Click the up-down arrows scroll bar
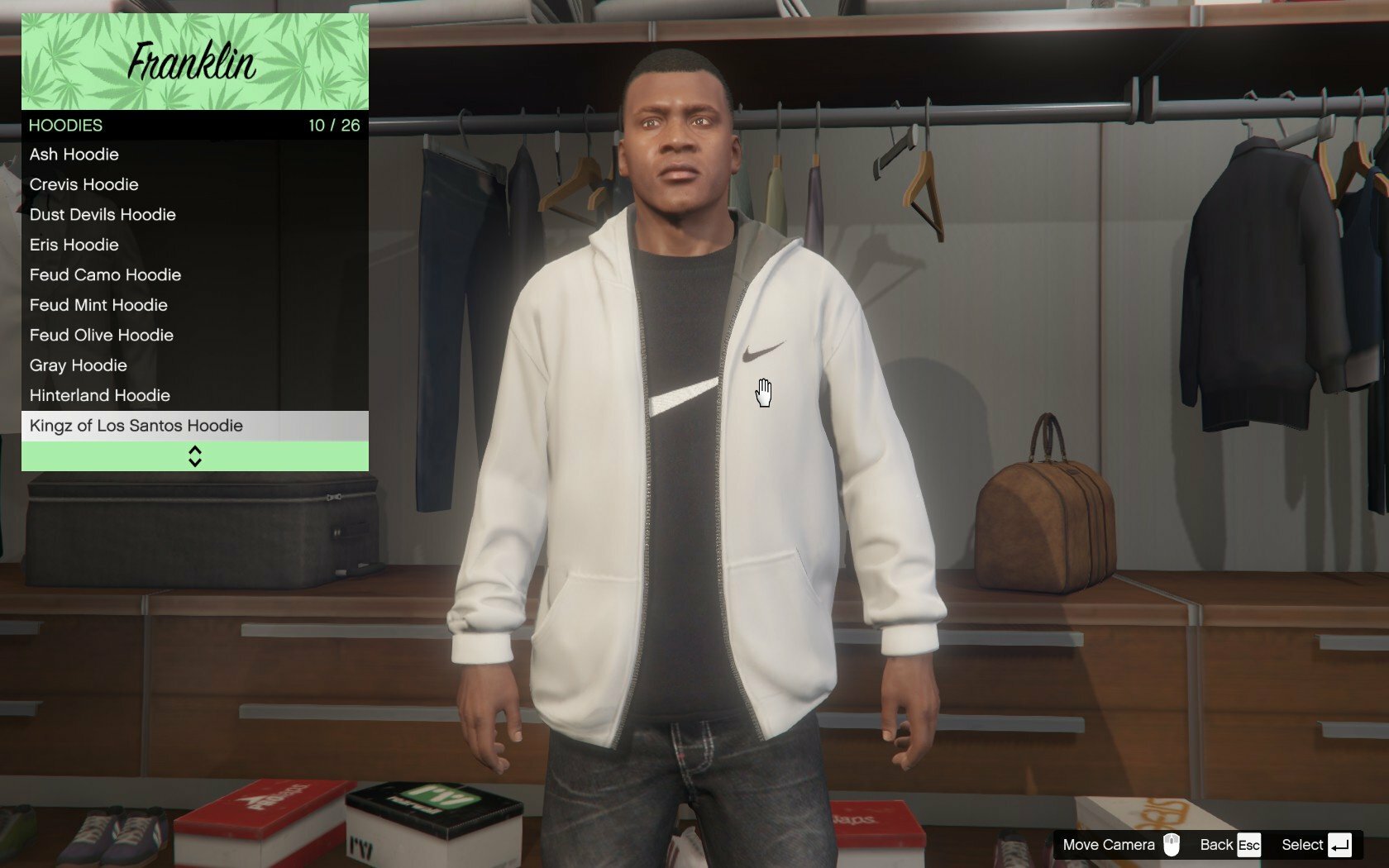This screenshot has height=868, width=1389. coord(195,456)
